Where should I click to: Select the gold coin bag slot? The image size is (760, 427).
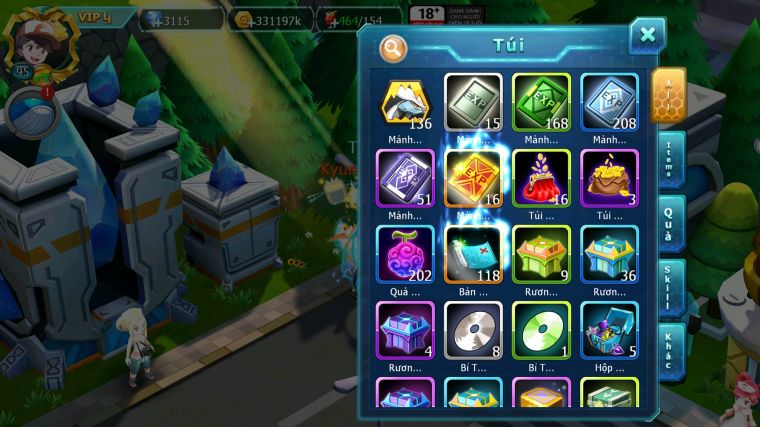(609, 179)
